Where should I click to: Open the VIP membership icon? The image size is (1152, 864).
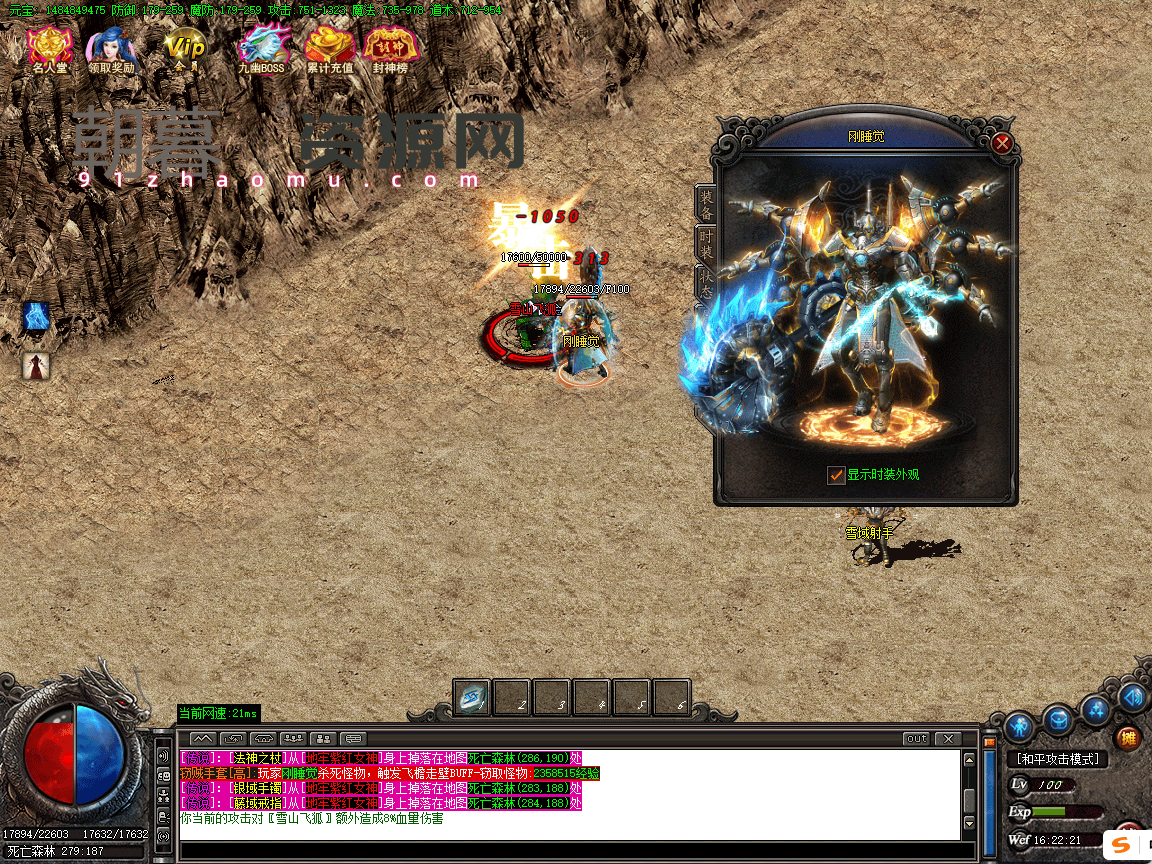tap(185, 50)
